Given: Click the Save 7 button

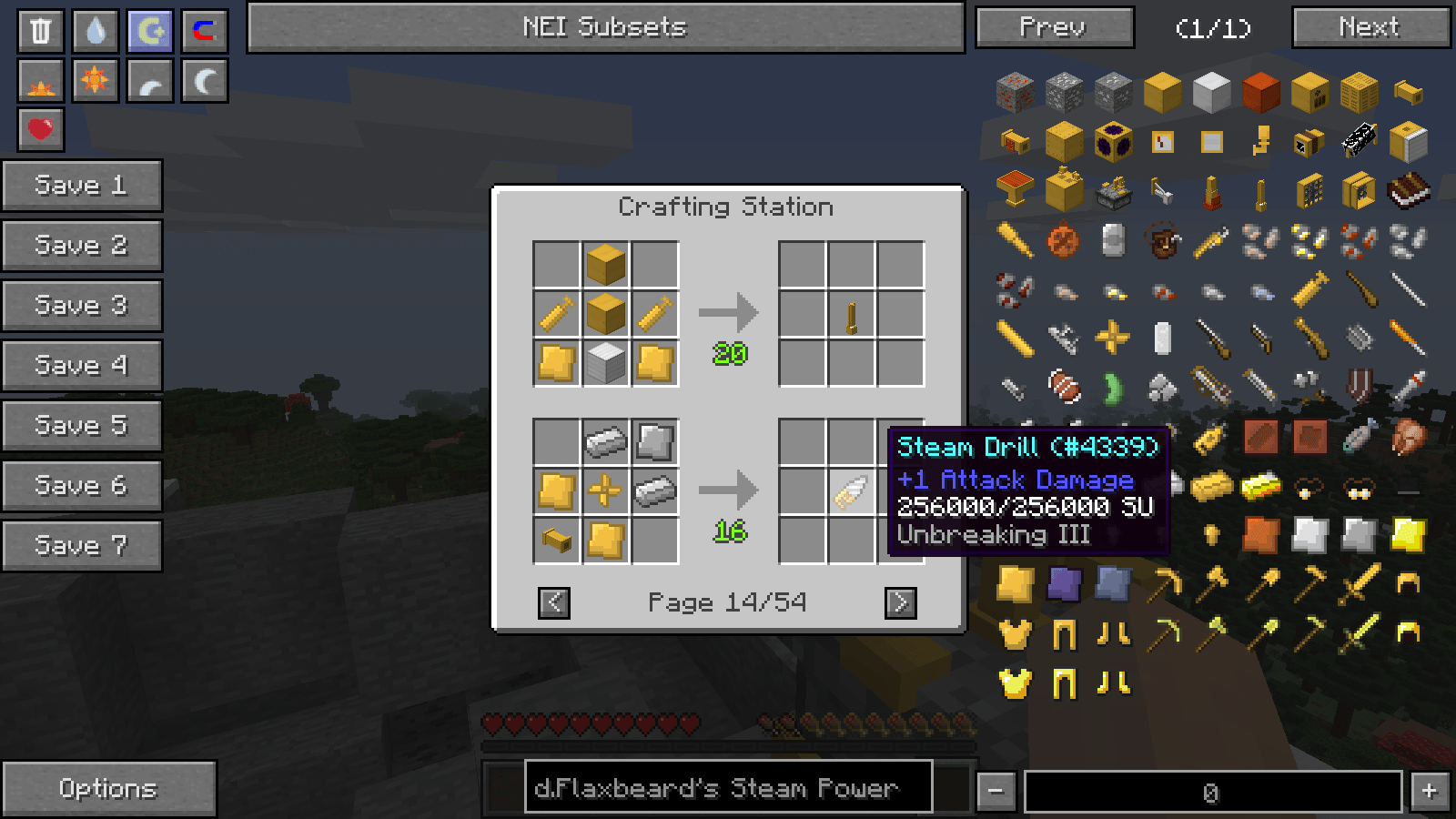Looking at the screenshot, I should coord(81,546).
